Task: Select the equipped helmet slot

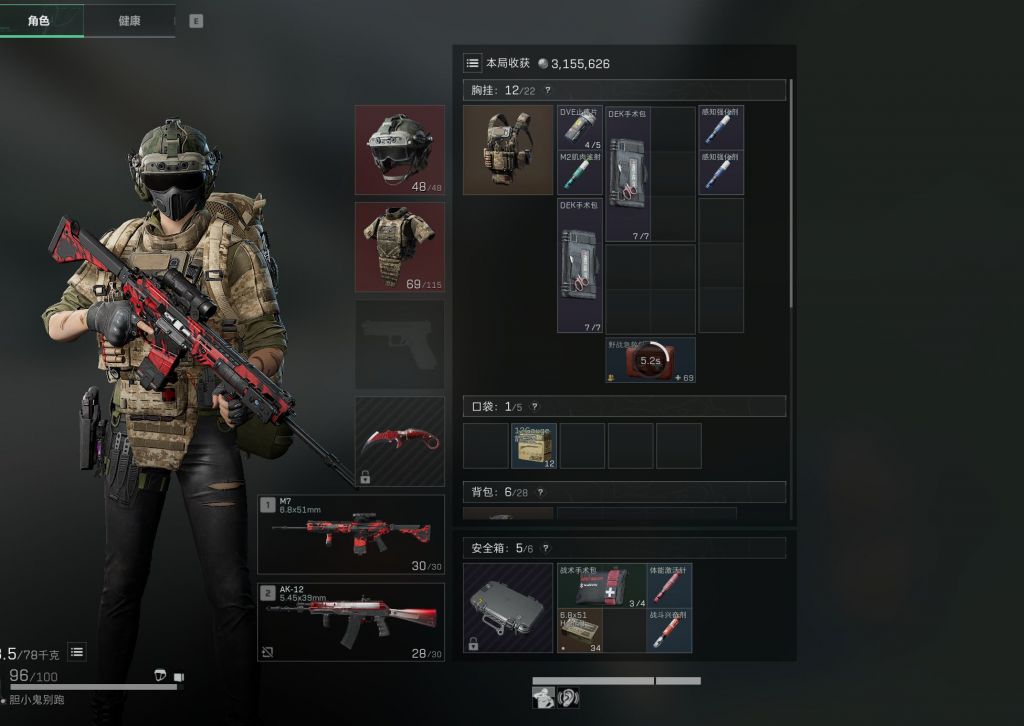Action: click(399, 149)
